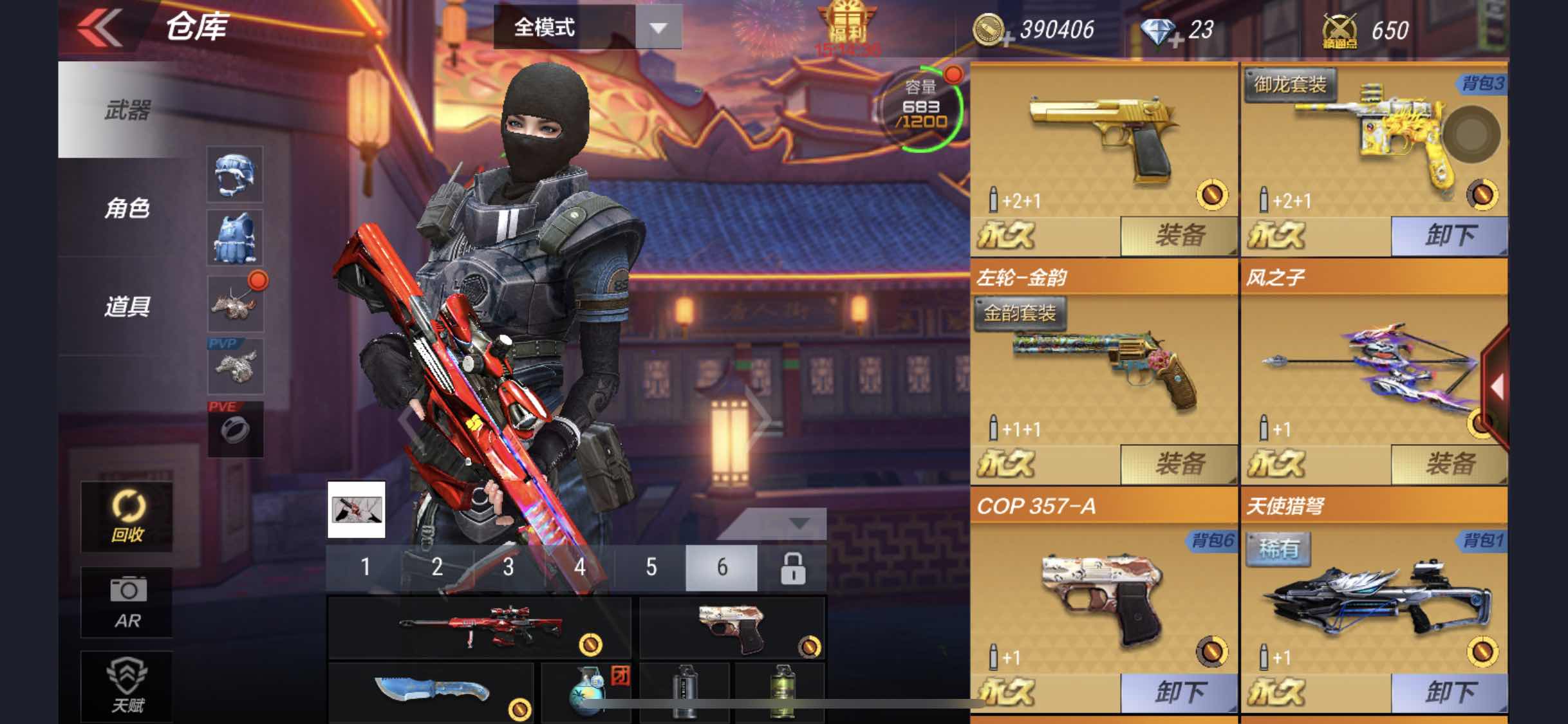
Task: Open the AR camera mode
Action: pos(126,602)
